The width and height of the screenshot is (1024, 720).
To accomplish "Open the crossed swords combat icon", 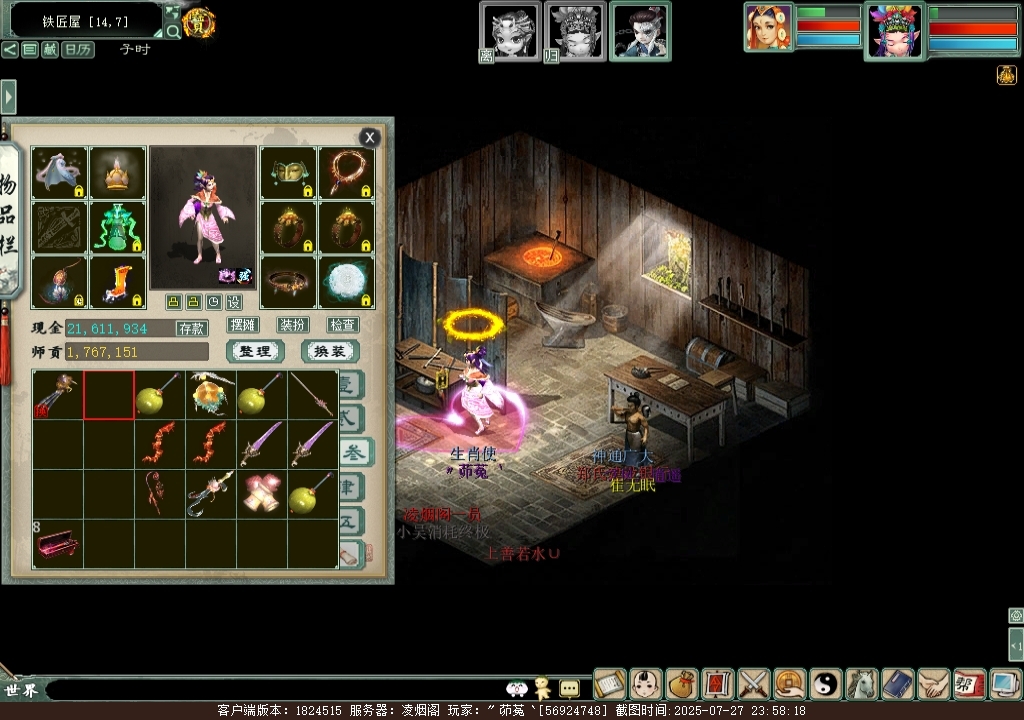I will tap(754, 684).
